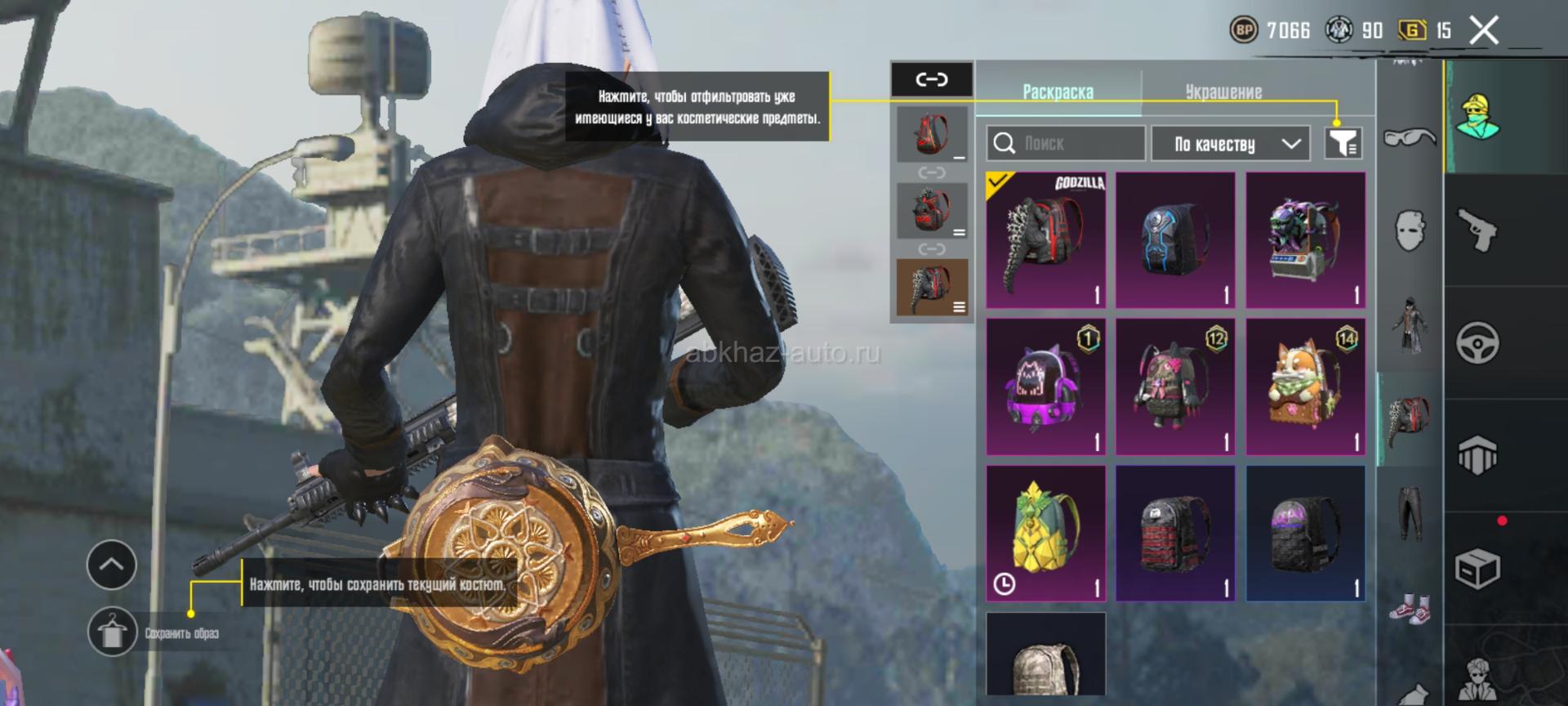Select the pineapple backpack skin

[1045, 533]
